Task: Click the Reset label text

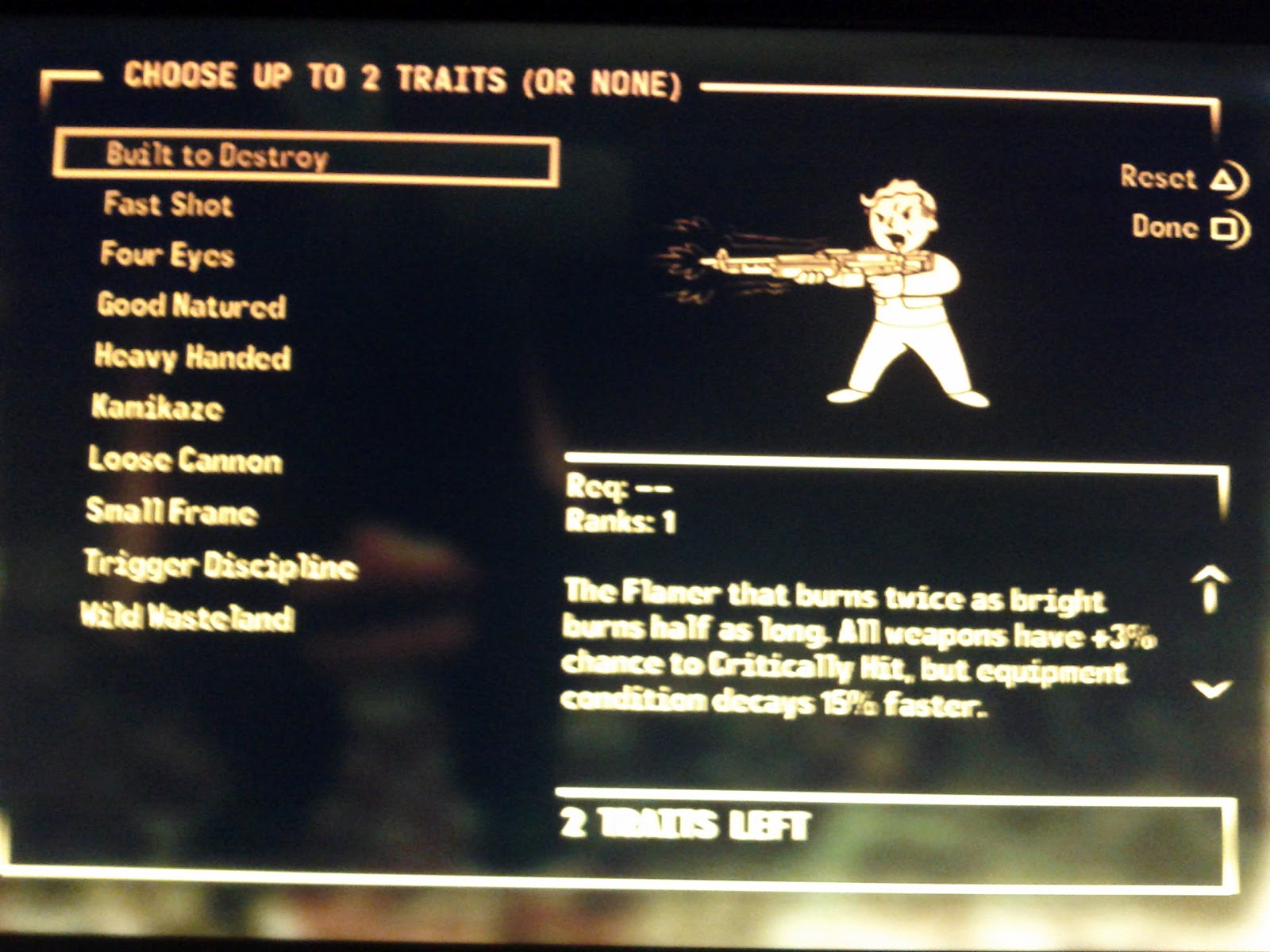Action: 1158,178
